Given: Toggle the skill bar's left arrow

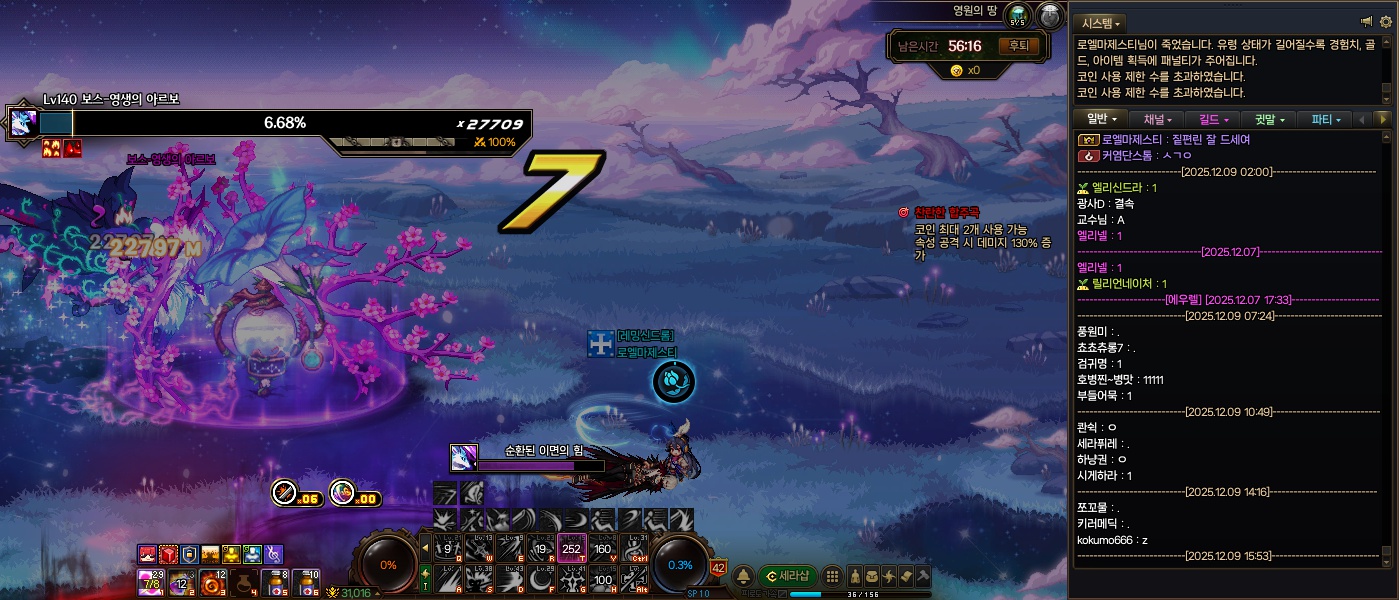Looking at the screenshot, I should [x=425, y=547].
